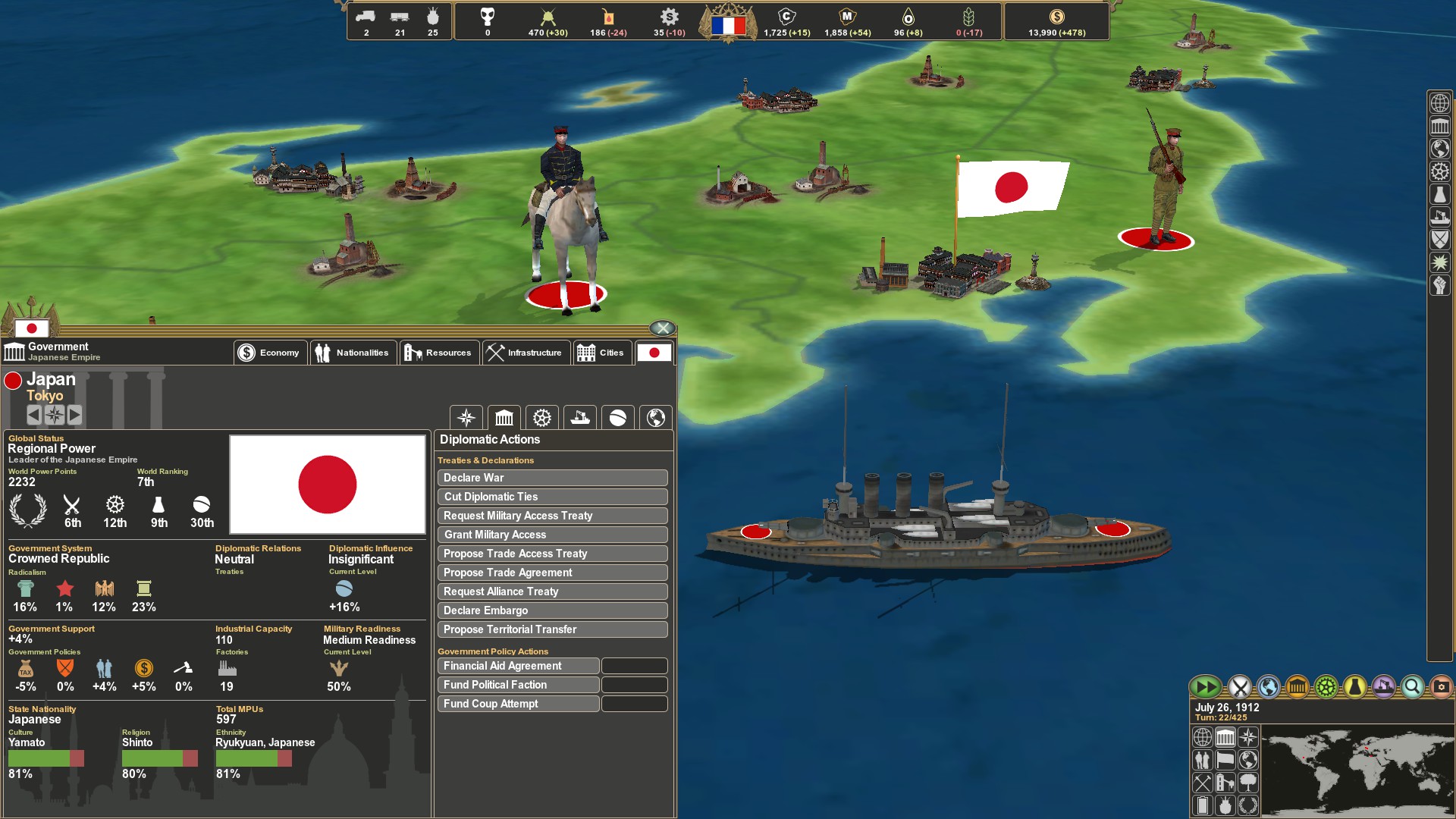Toggle the population minimap view mode

click(1203, 760)
